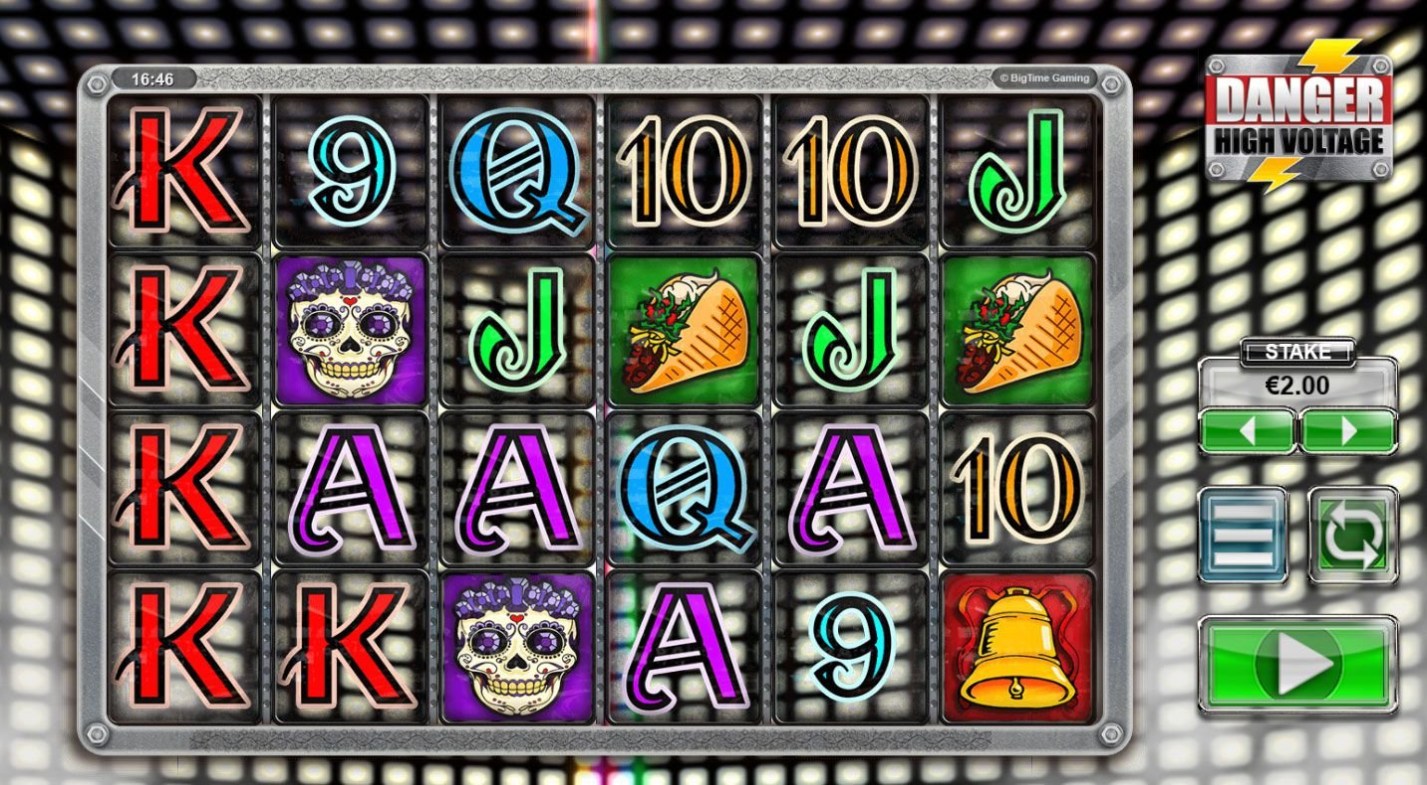Spin the reels with the green play button
The image size is (1427, 785).
(1297, 665)
